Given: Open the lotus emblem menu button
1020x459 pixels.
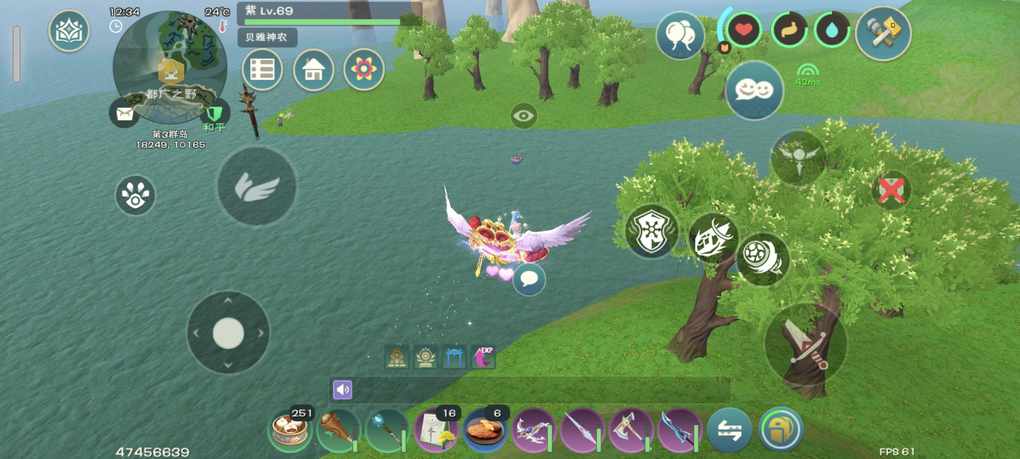Looking at the screenshot, I should coord(69,31).
